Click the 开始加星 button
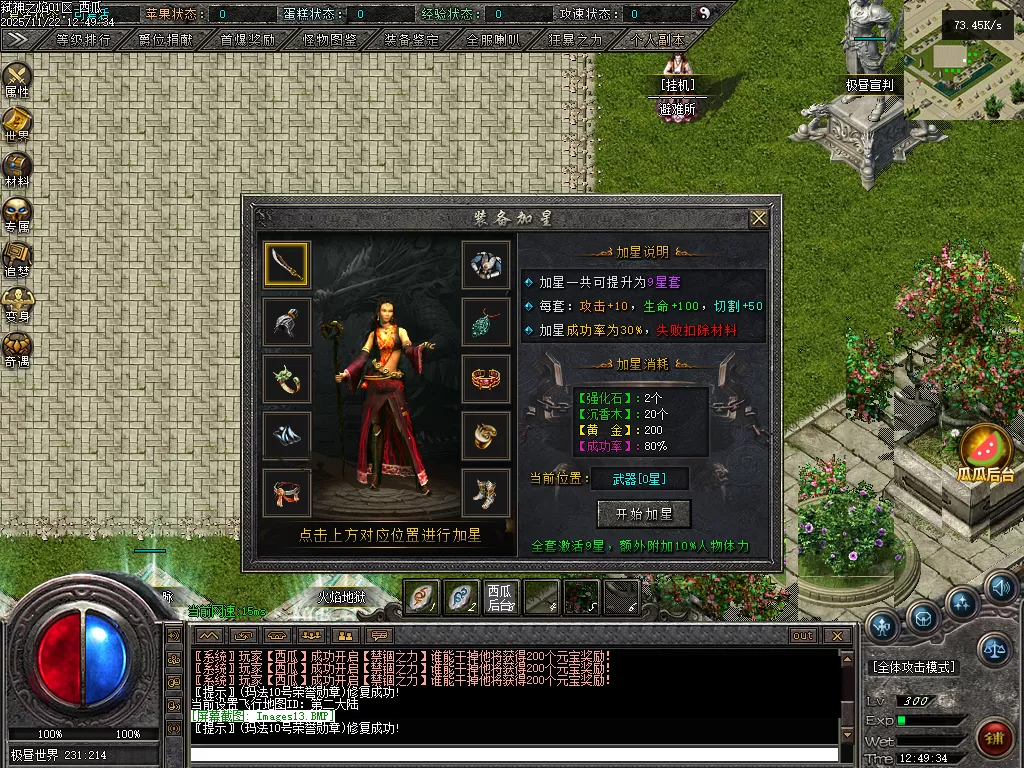The image size is (1024, 768). click(x=644, y=514)
